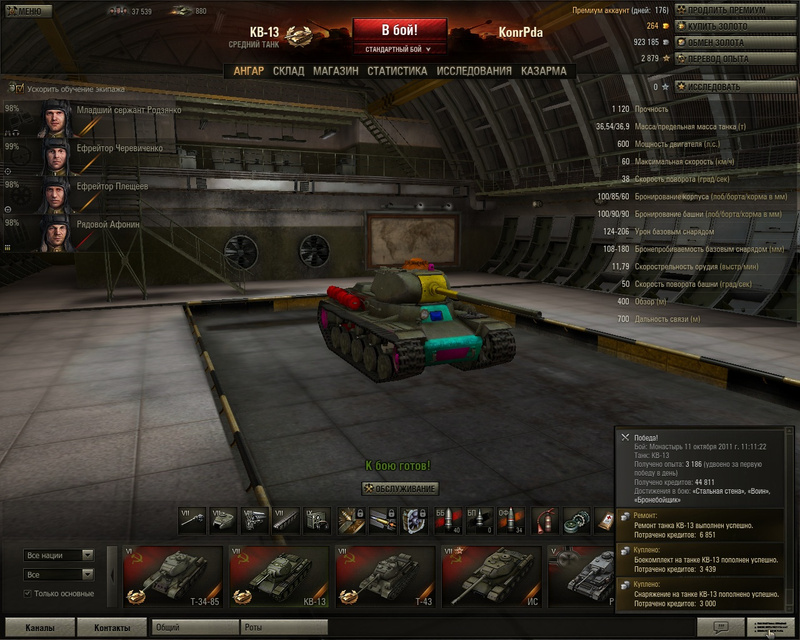Open ОБМЕН ЗОЛОТА exchange
The width and height of the screenshot is (800, 640).
point(736,42)
